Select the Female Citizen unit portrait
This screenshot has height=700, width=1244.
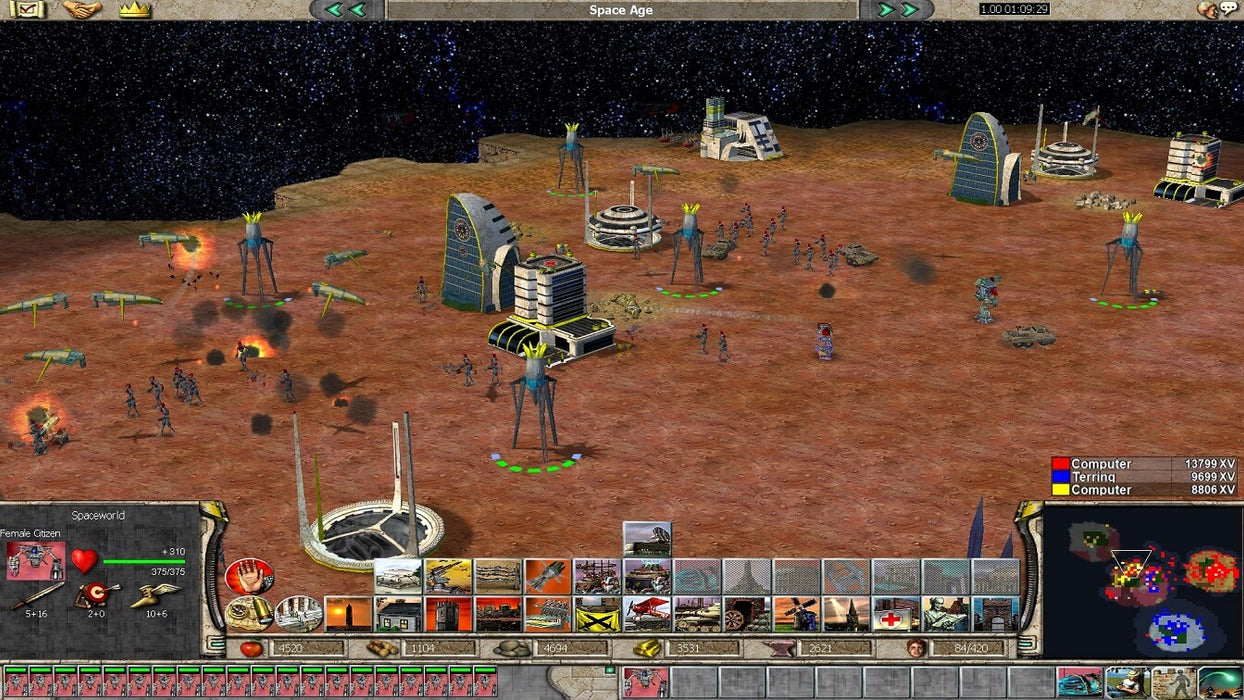point(35,561)
